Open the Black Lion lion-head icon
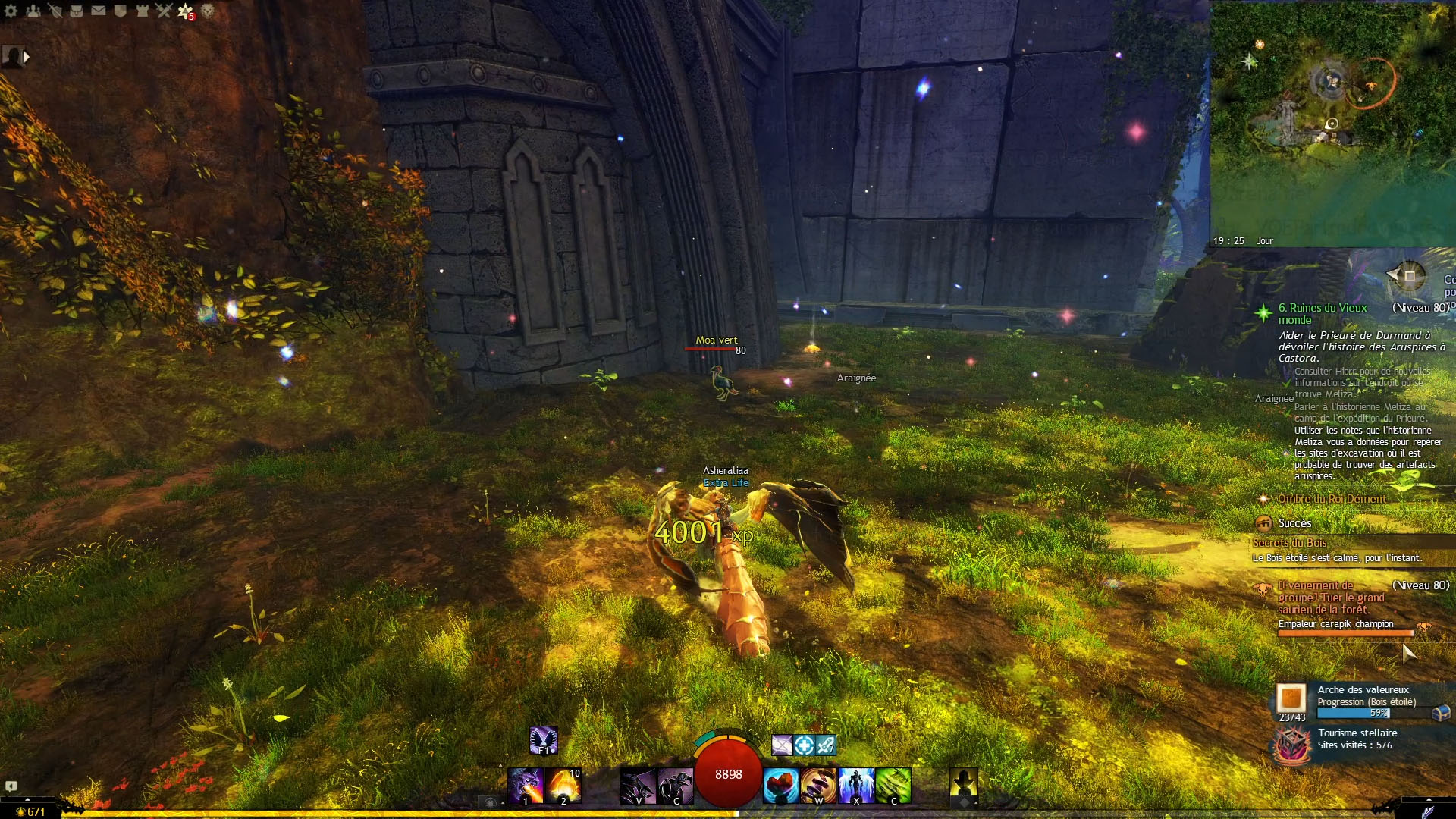1456x819 pixels. coord(207,11)
